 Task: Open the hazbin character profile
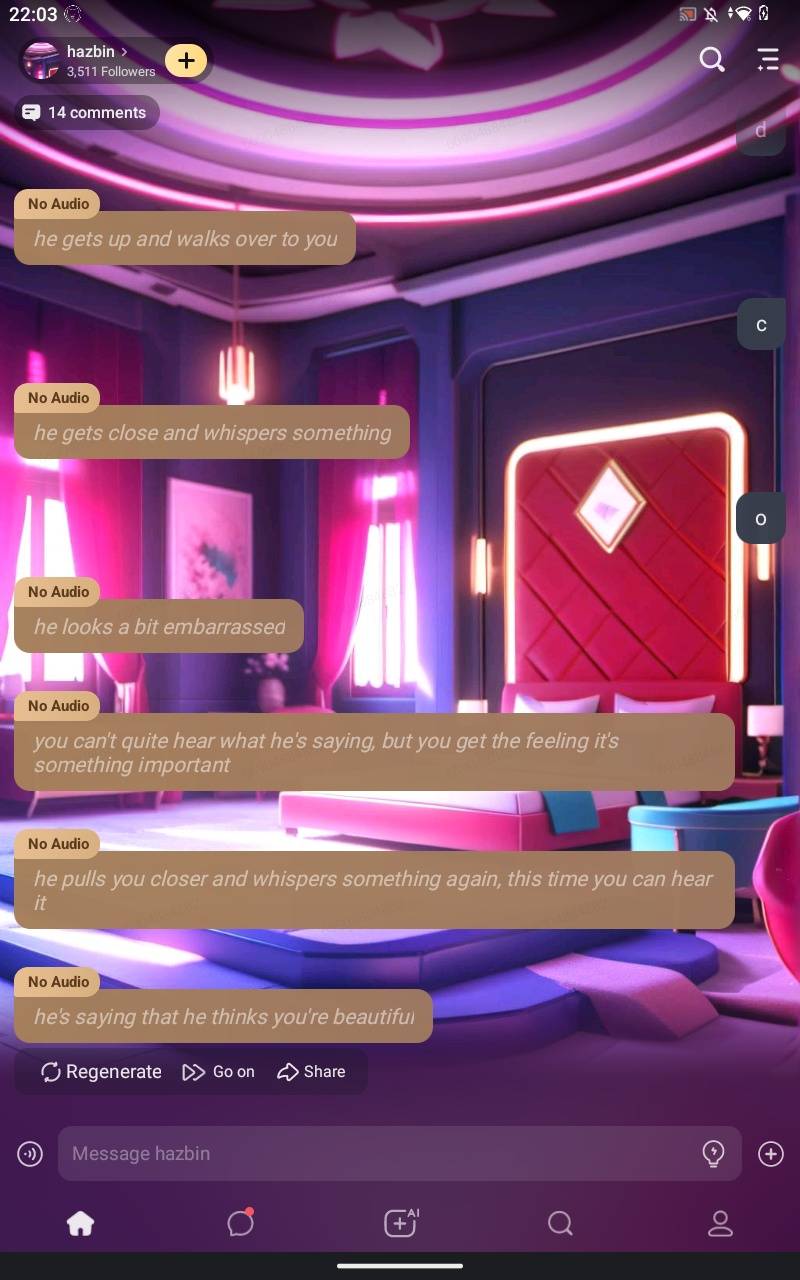tap(95, 60)
